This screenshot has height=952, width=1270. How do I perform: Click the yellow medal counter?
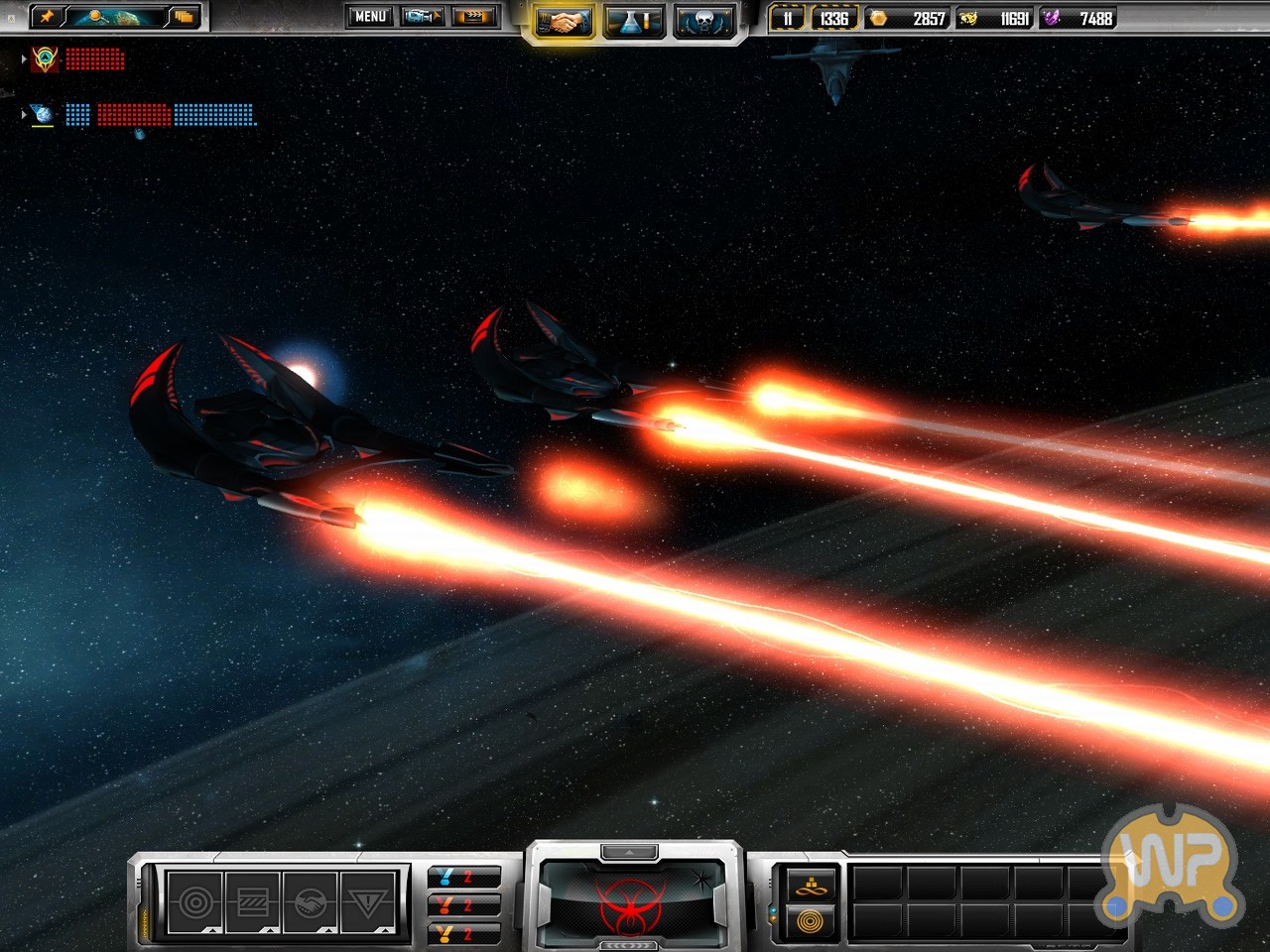462,933
